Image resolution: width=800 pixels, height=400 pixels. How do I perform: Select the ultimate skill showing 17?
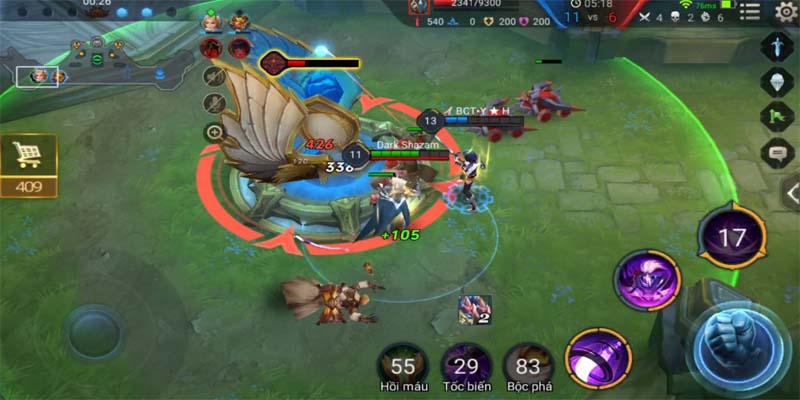(733, 237)
